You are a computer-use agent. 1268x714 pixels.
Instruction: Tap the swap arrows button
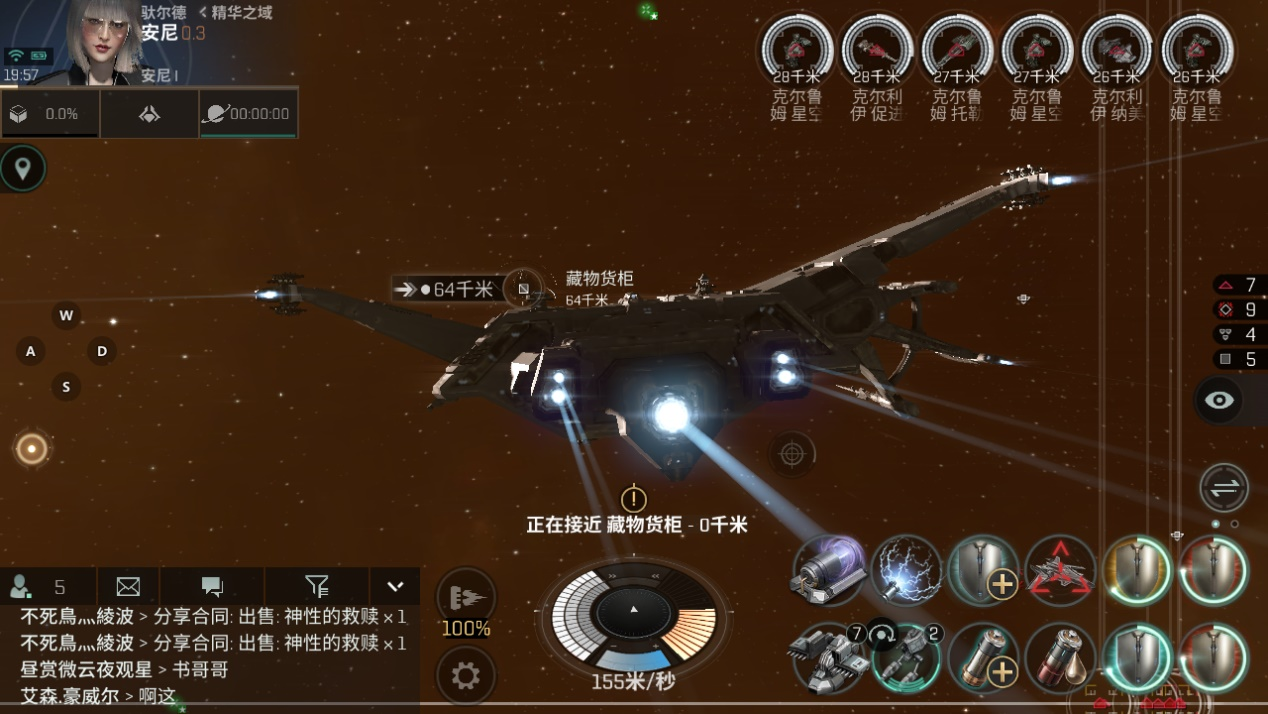coord(1224,488)
